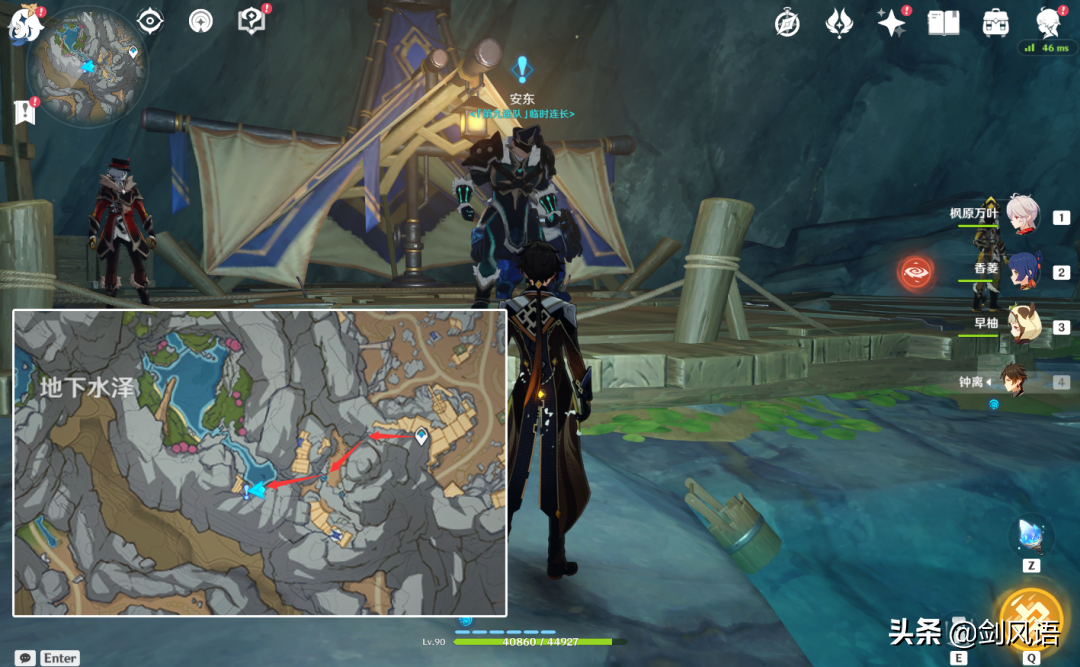The width and height of the screenshot is (1080, 667).
Task: Switch to party member 早柚
Action: click(1022, 325)
